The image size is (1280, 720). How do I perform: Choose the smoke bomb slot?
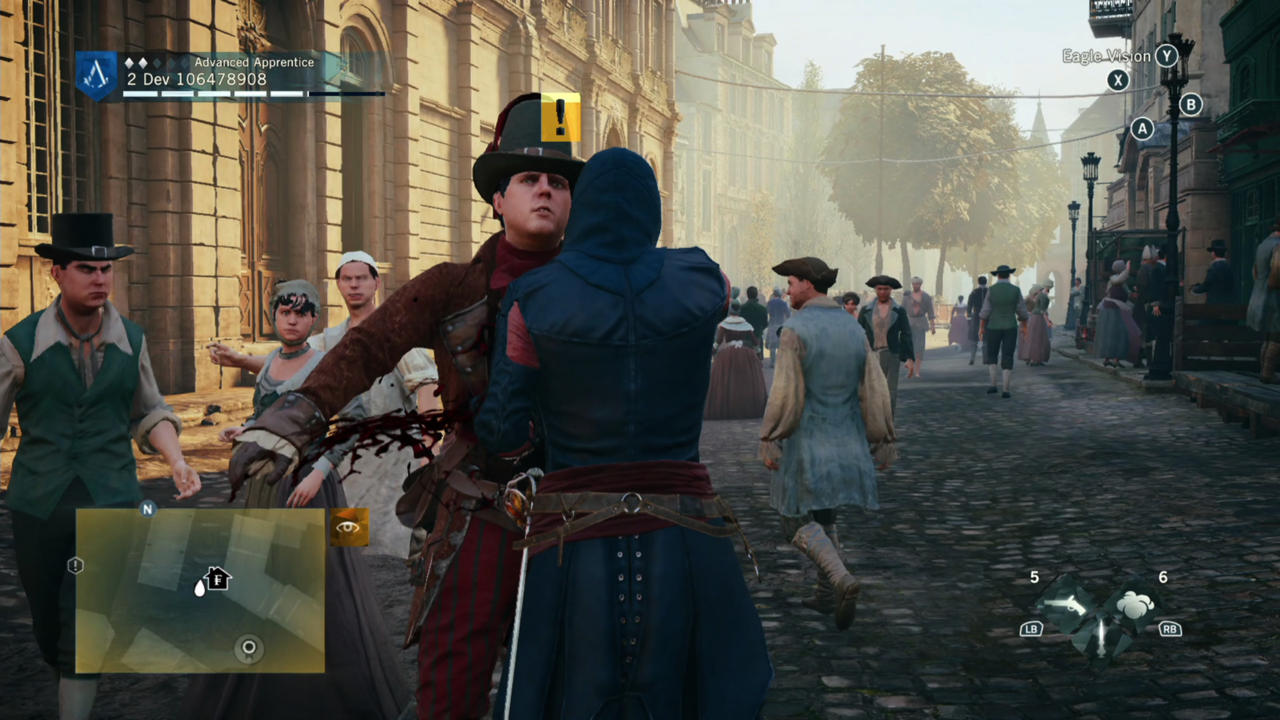1134,605
